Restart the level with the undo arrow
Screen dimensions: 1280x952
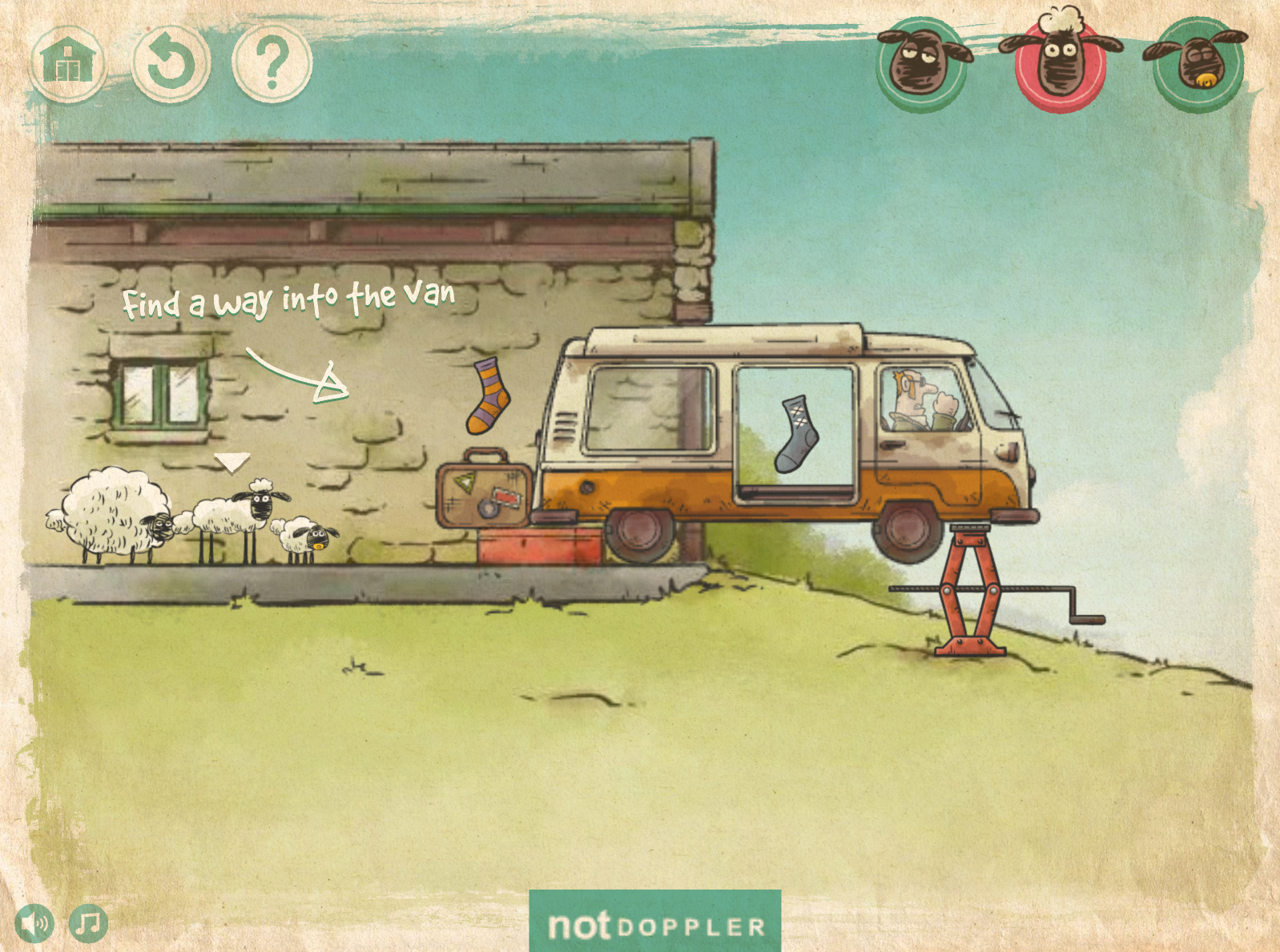[x=171, y=62]
